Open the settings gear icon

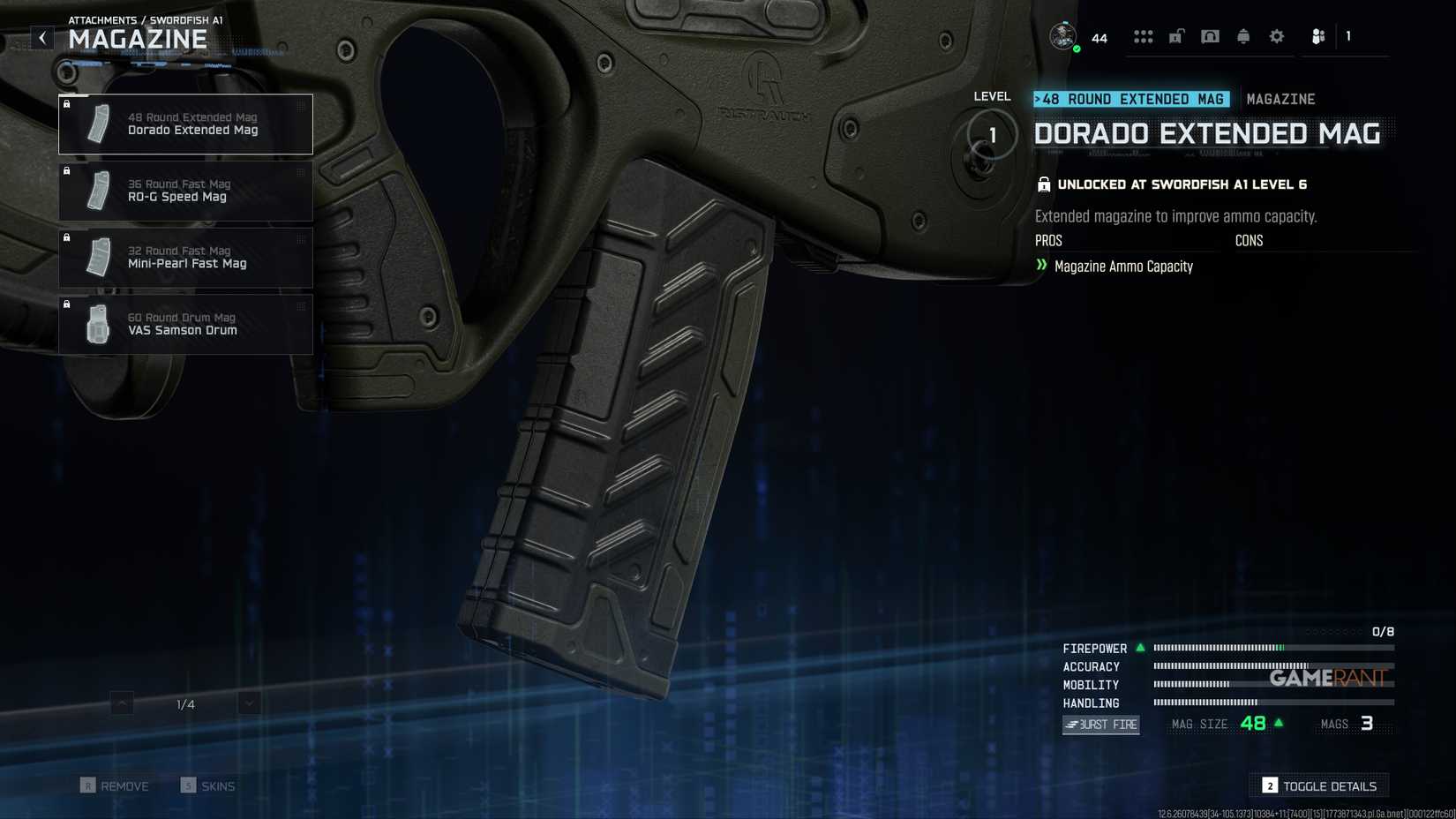(x=1276, y=36)
